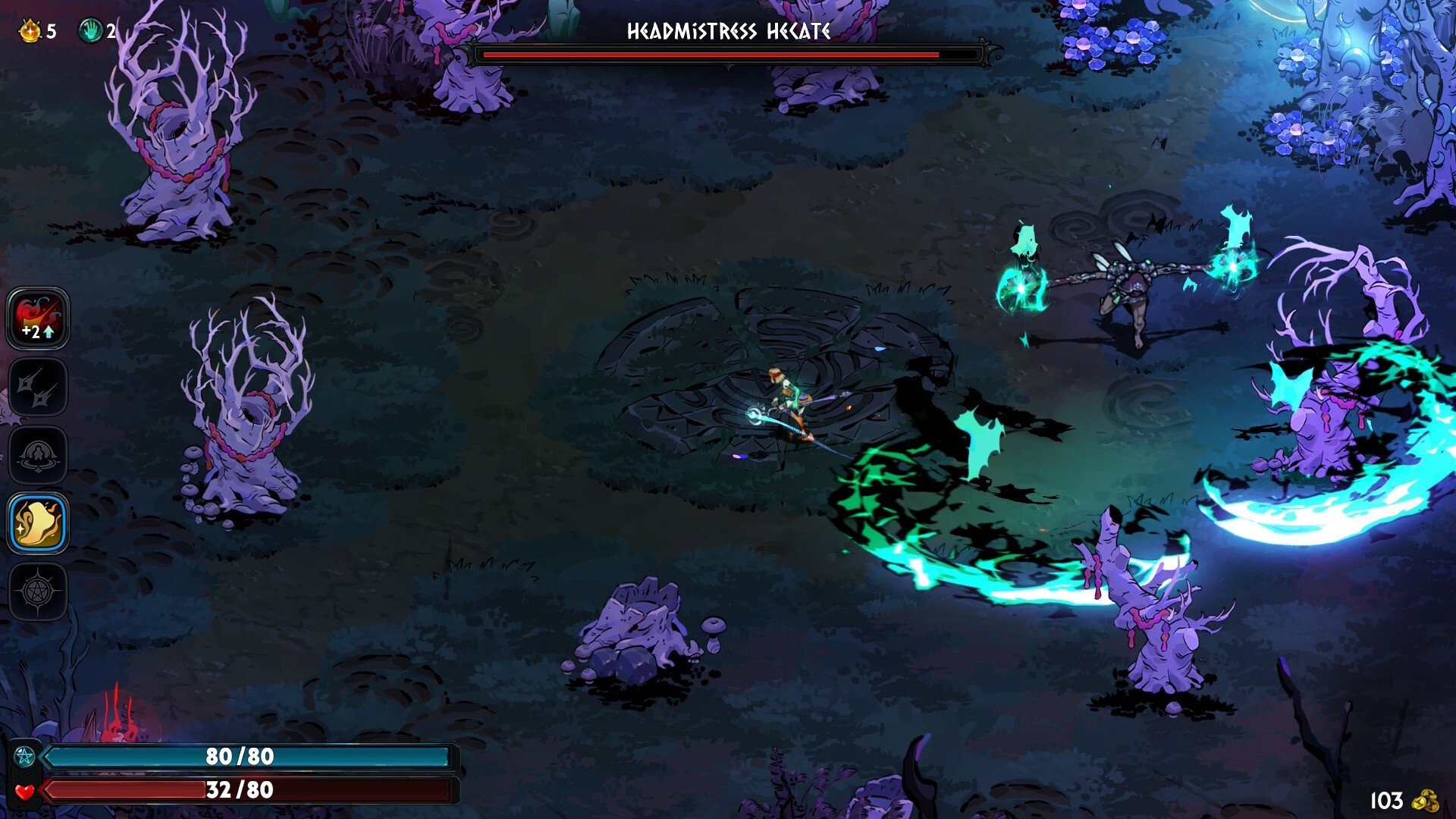Select the red flame attack boon slot
The height and width of the screenshot is (819, 1456).
[x=38, y=318]
